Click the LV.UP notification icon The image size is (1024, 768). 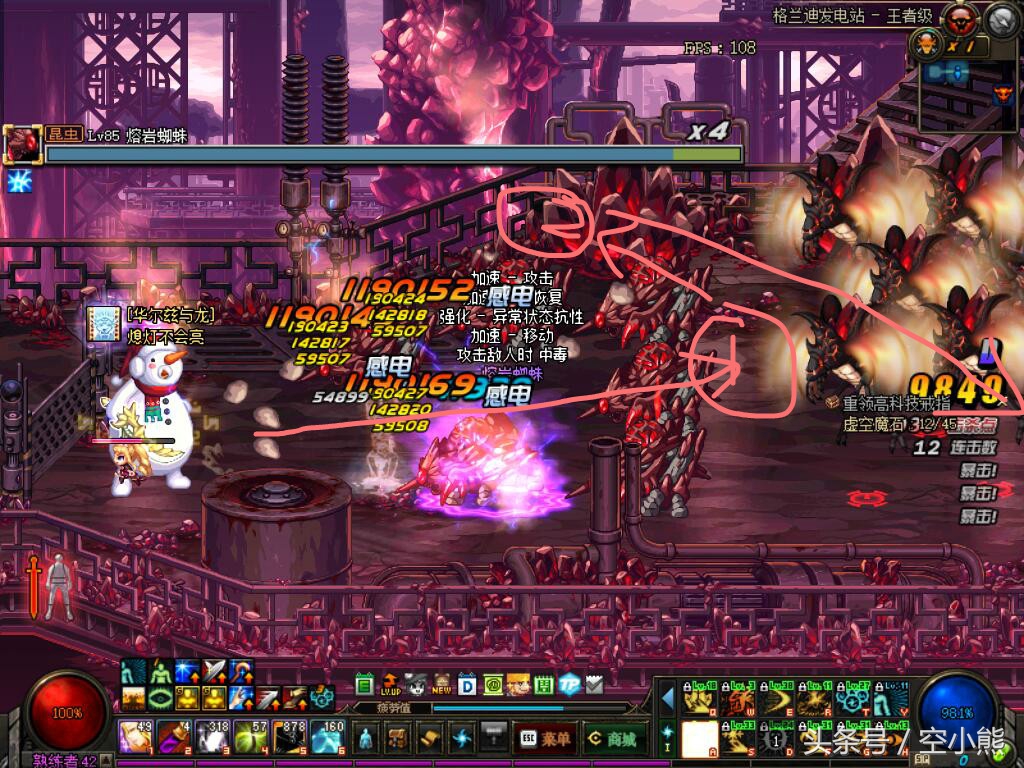[389, 684]
